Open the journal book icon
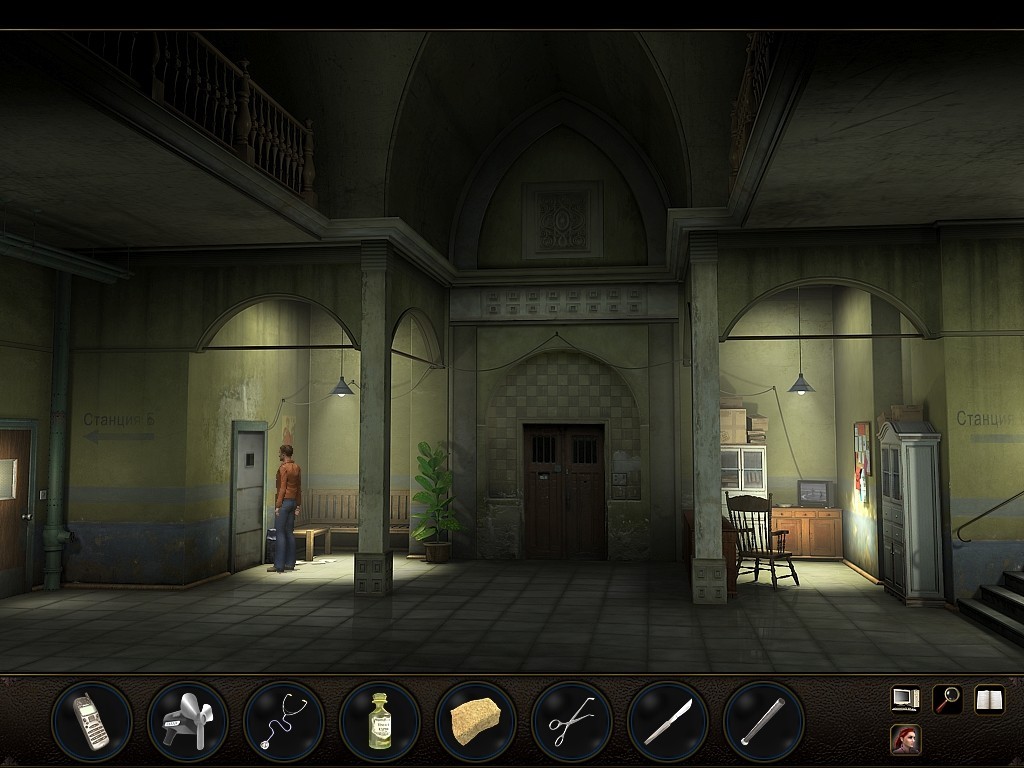 989,699
